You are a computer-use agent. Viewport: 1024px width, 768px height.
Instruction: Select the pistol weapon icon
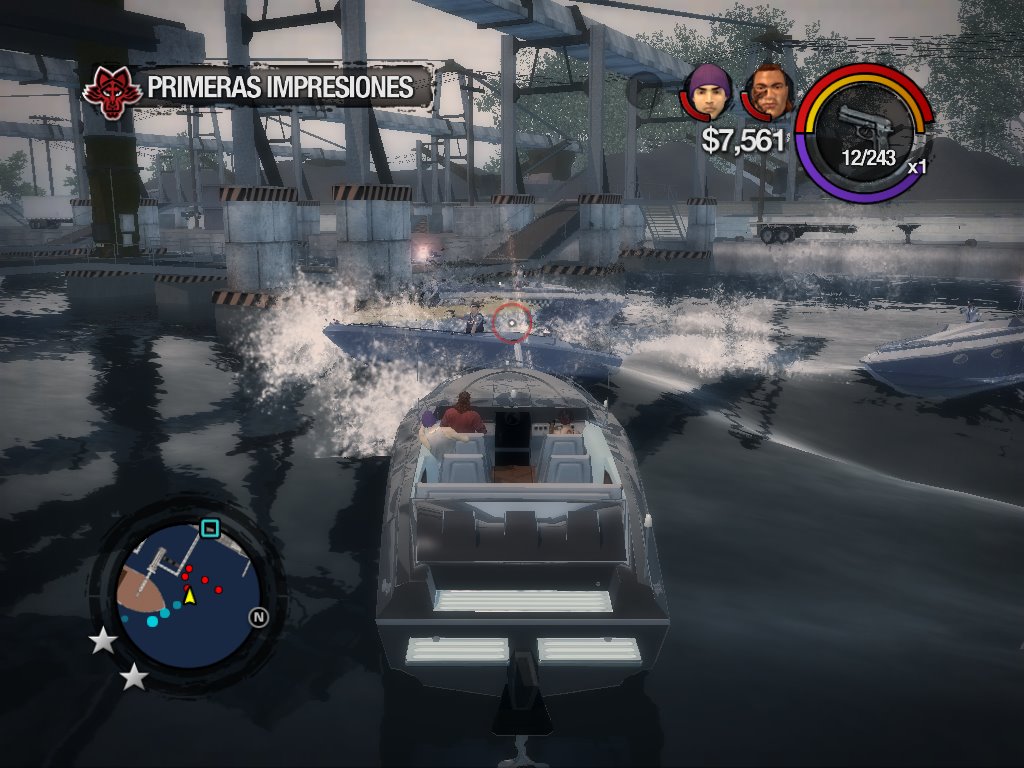[x=864, y=126]
